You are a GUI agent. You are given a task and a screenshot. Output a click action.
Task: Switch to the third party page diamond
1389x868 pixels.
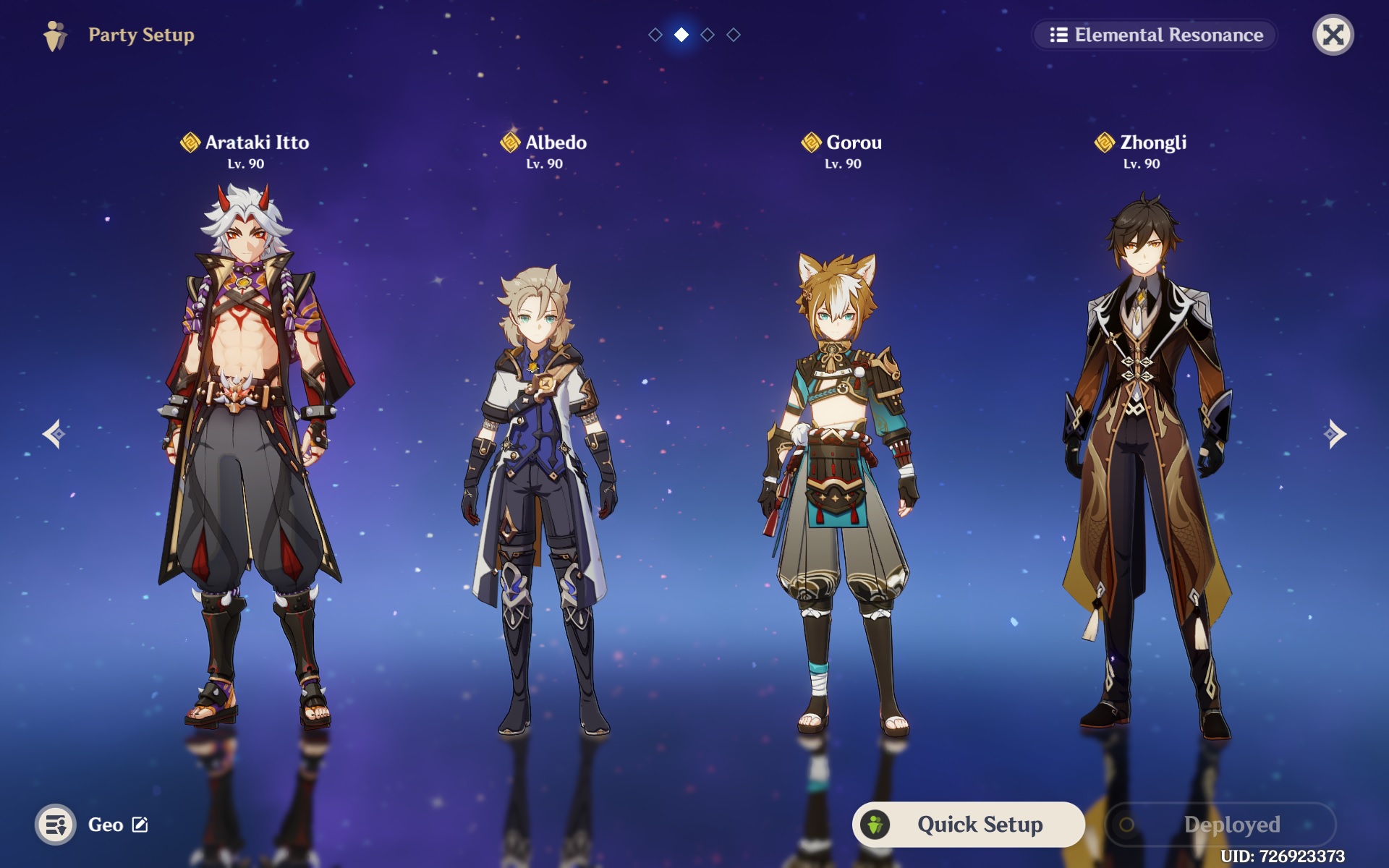708,35
